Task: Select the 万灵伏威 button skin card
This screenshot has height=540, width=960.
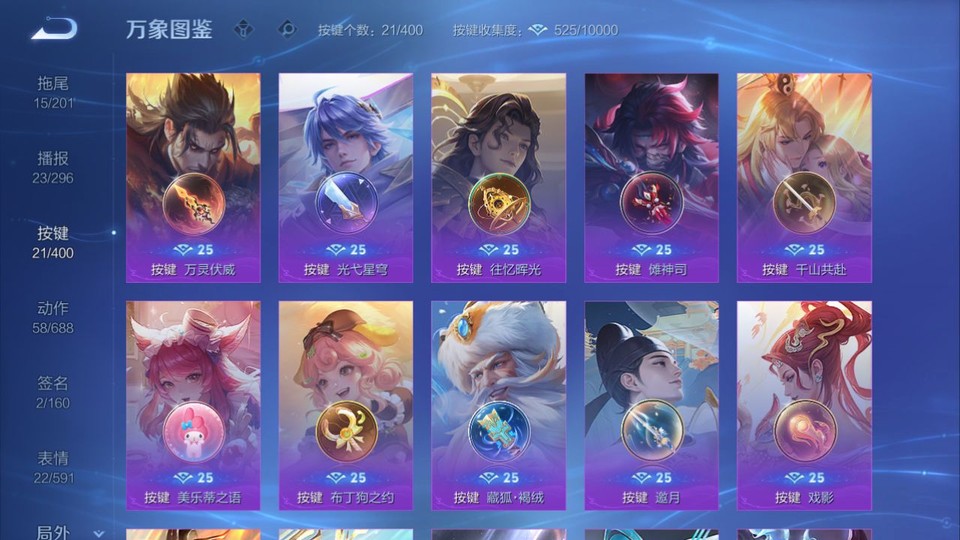Action: (x=193, y=178)
